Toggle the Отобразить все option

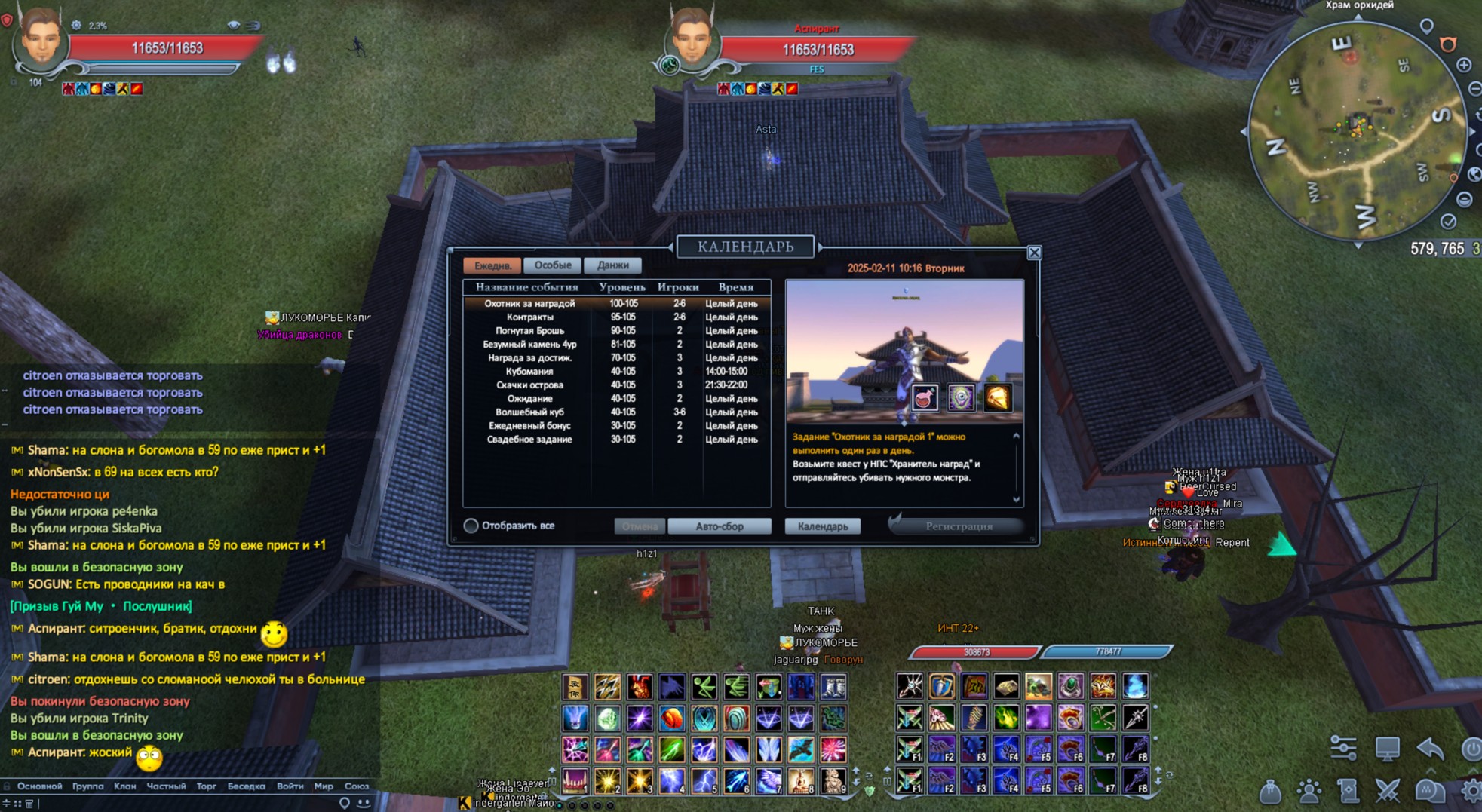[x=471, y=526]
